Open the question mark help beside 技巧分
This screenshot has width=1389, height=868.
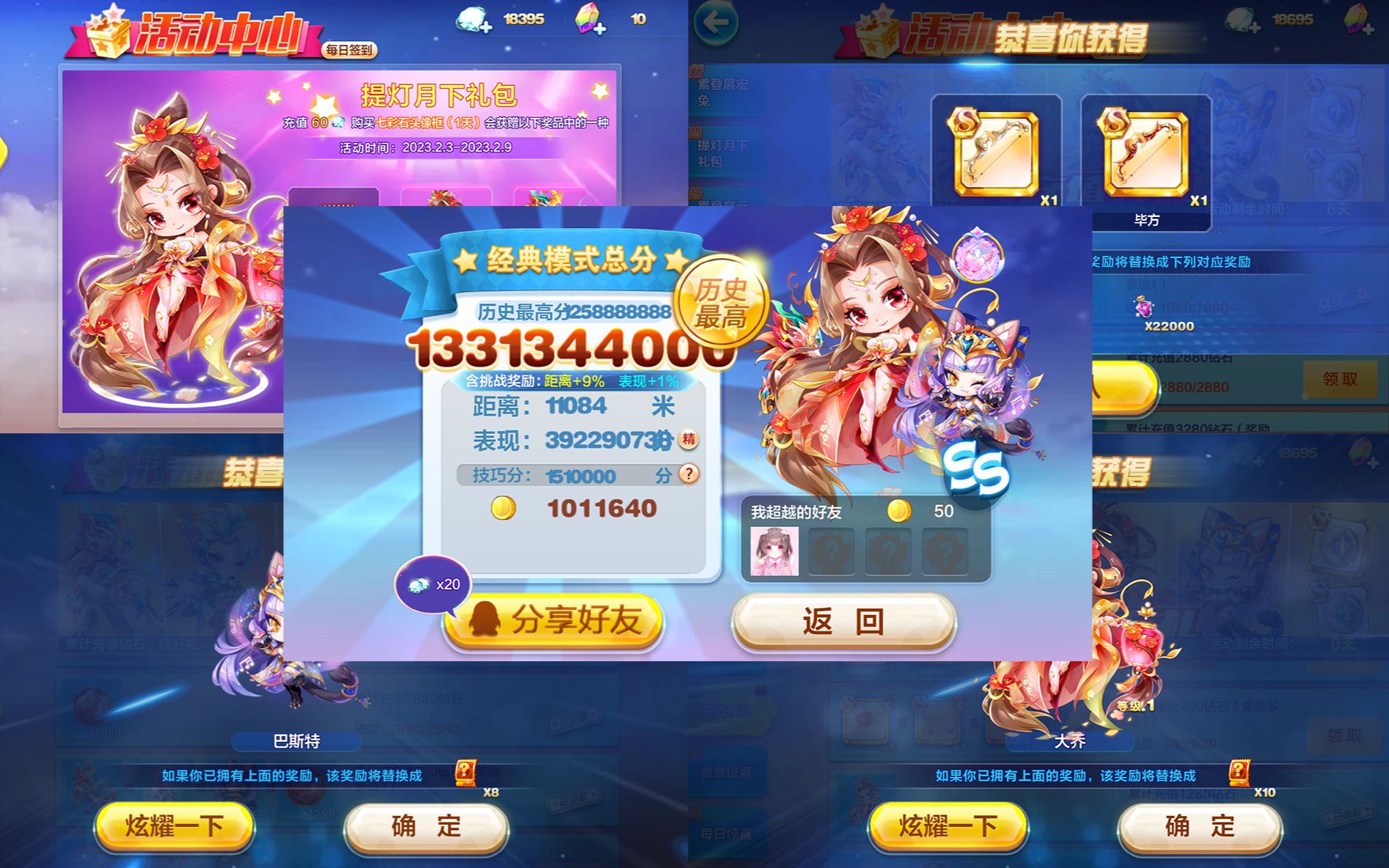687,476
